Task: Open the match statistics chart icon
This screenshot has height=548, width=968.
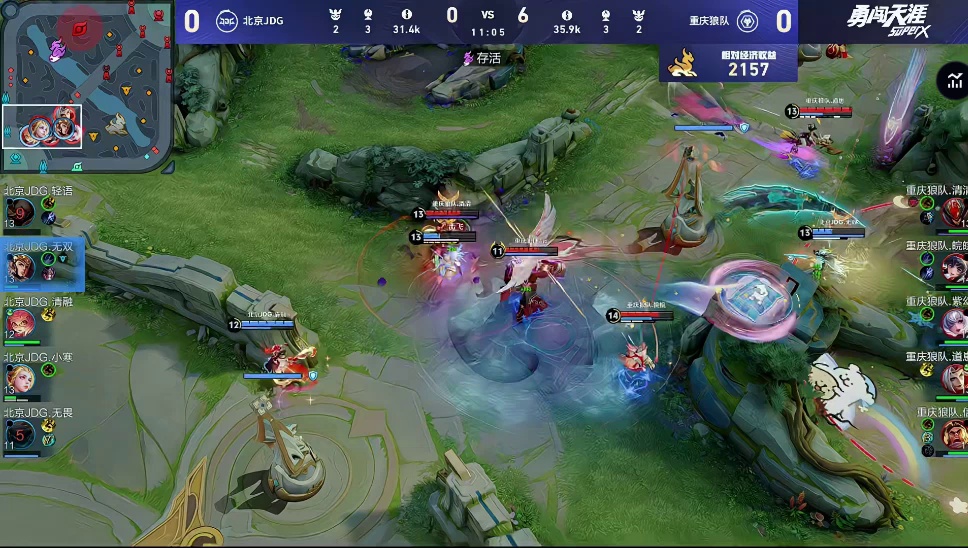Action: pyautogui.click(x=949, y=82)
